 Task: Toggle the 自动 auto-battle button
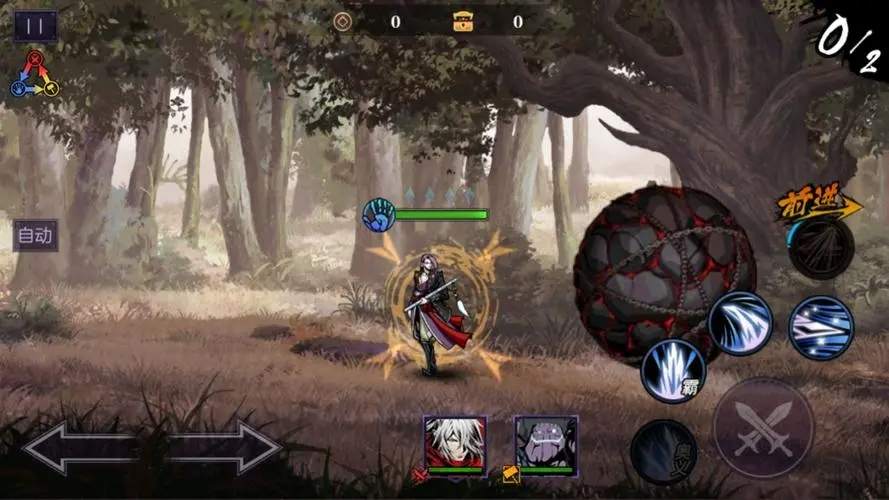pos(35,236)
